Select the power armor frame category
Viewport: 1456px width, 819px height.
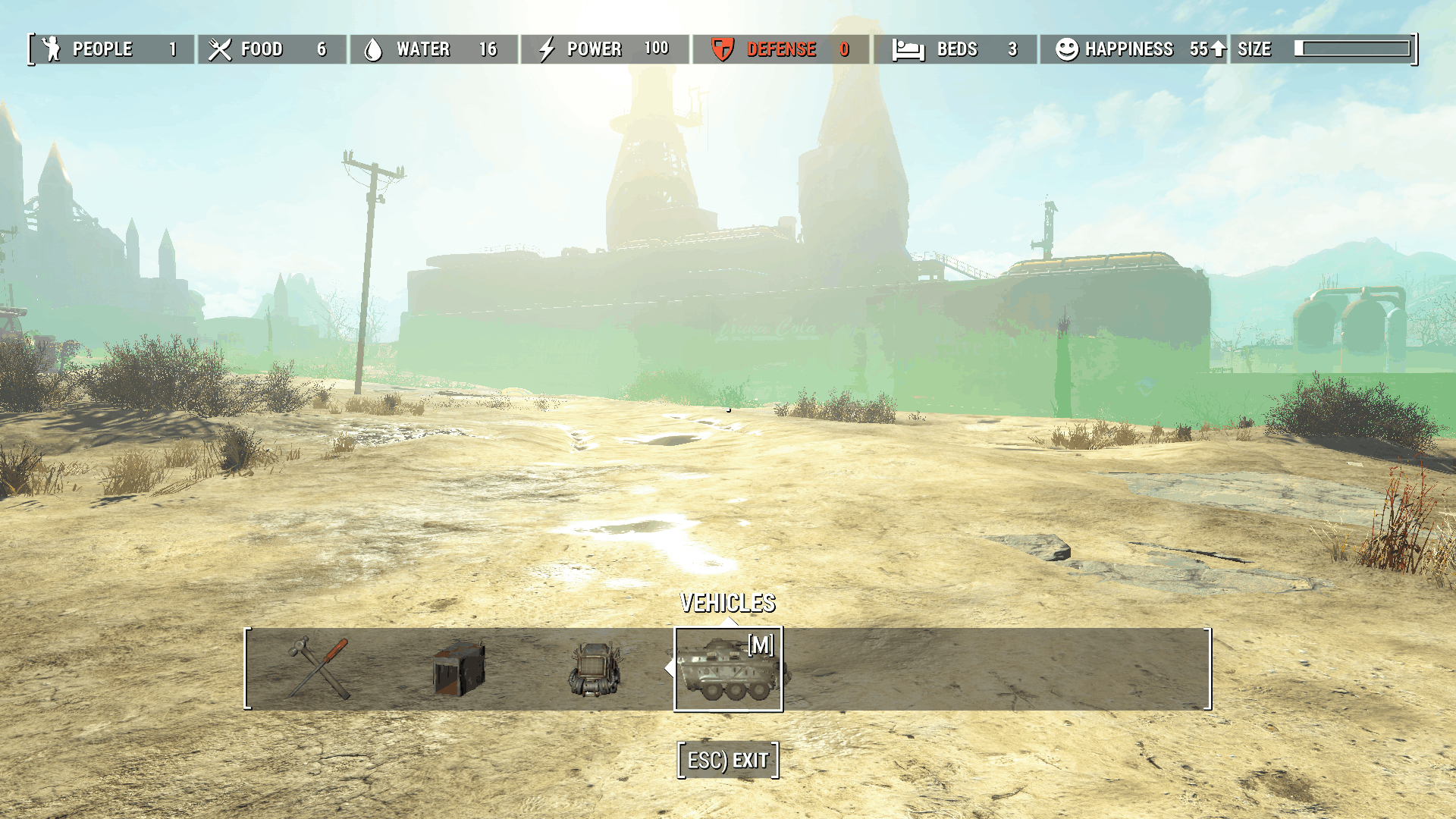595,668
